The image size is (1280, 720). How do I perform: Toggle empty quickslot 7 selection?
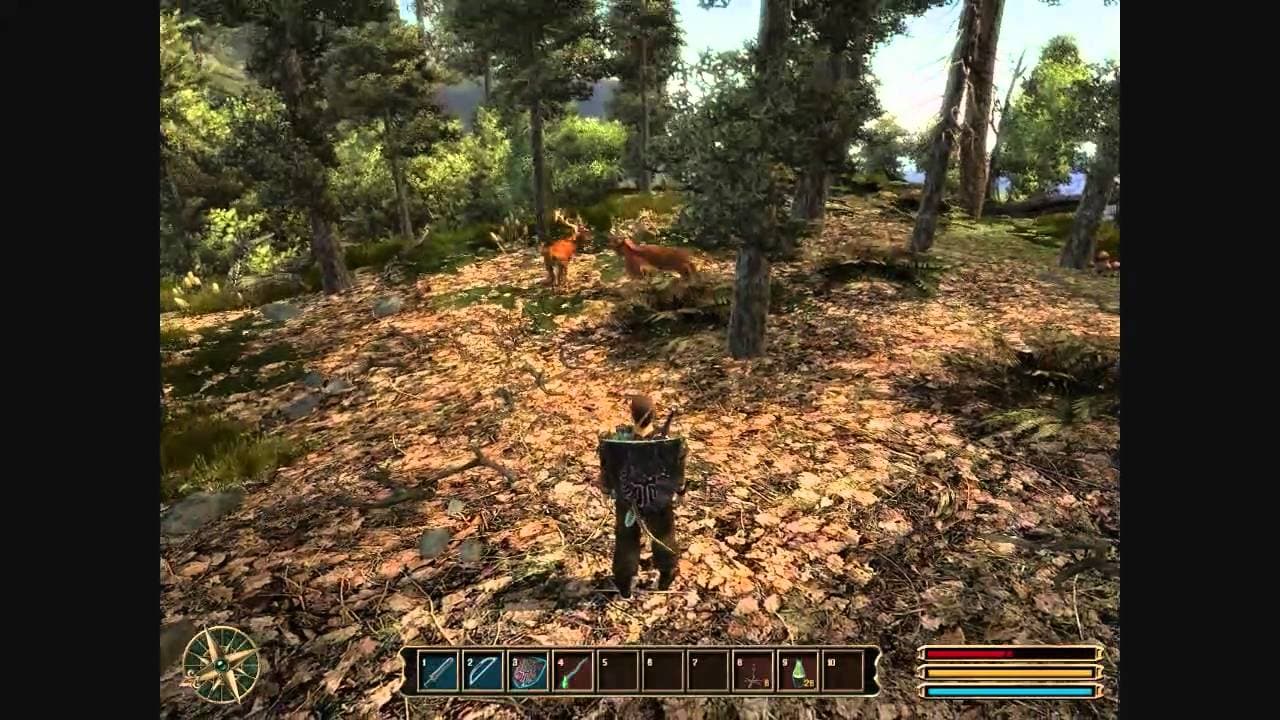(707, 670)
